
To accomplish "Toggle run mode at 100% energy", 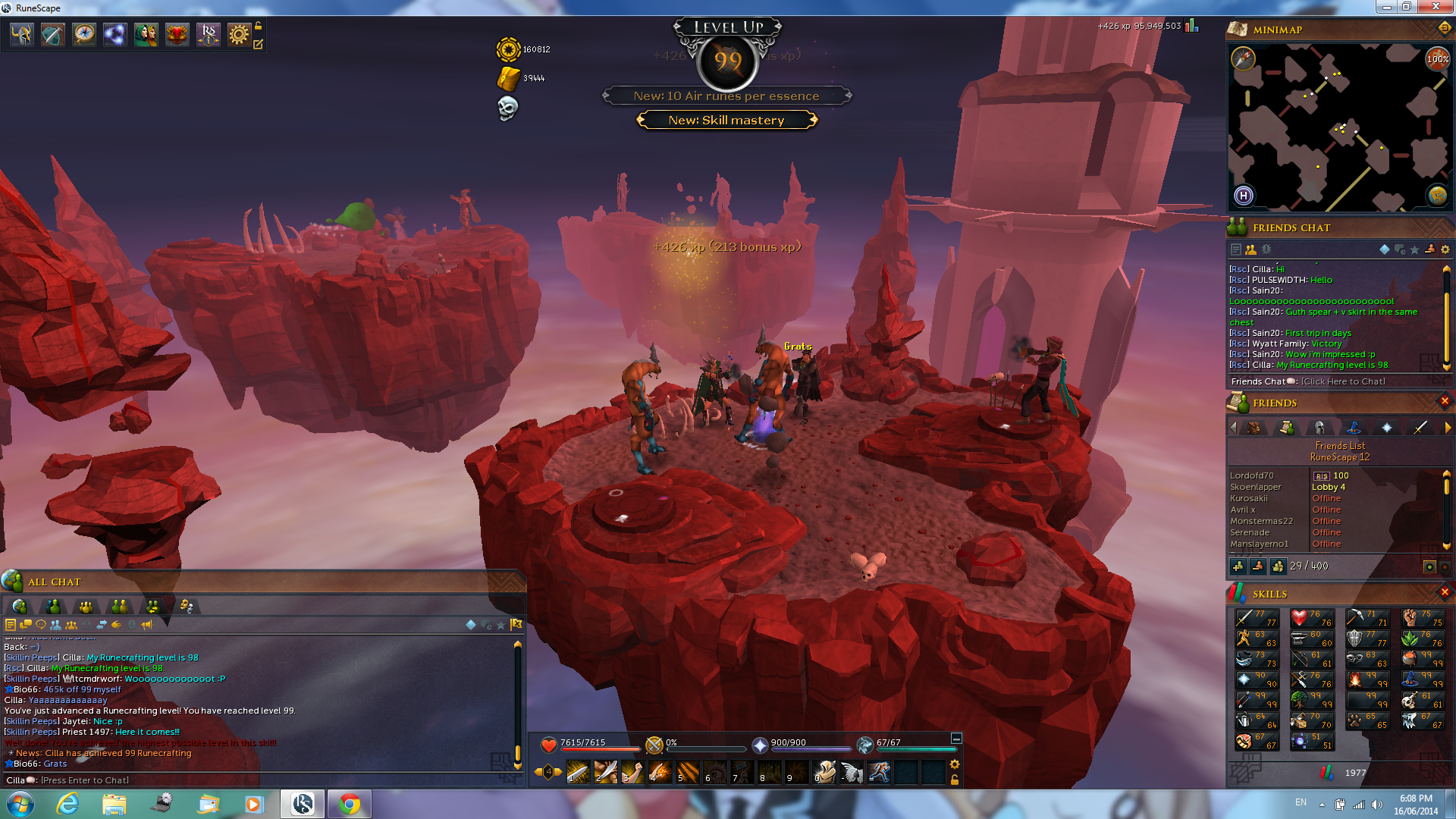I will [x=1437, y=58].
